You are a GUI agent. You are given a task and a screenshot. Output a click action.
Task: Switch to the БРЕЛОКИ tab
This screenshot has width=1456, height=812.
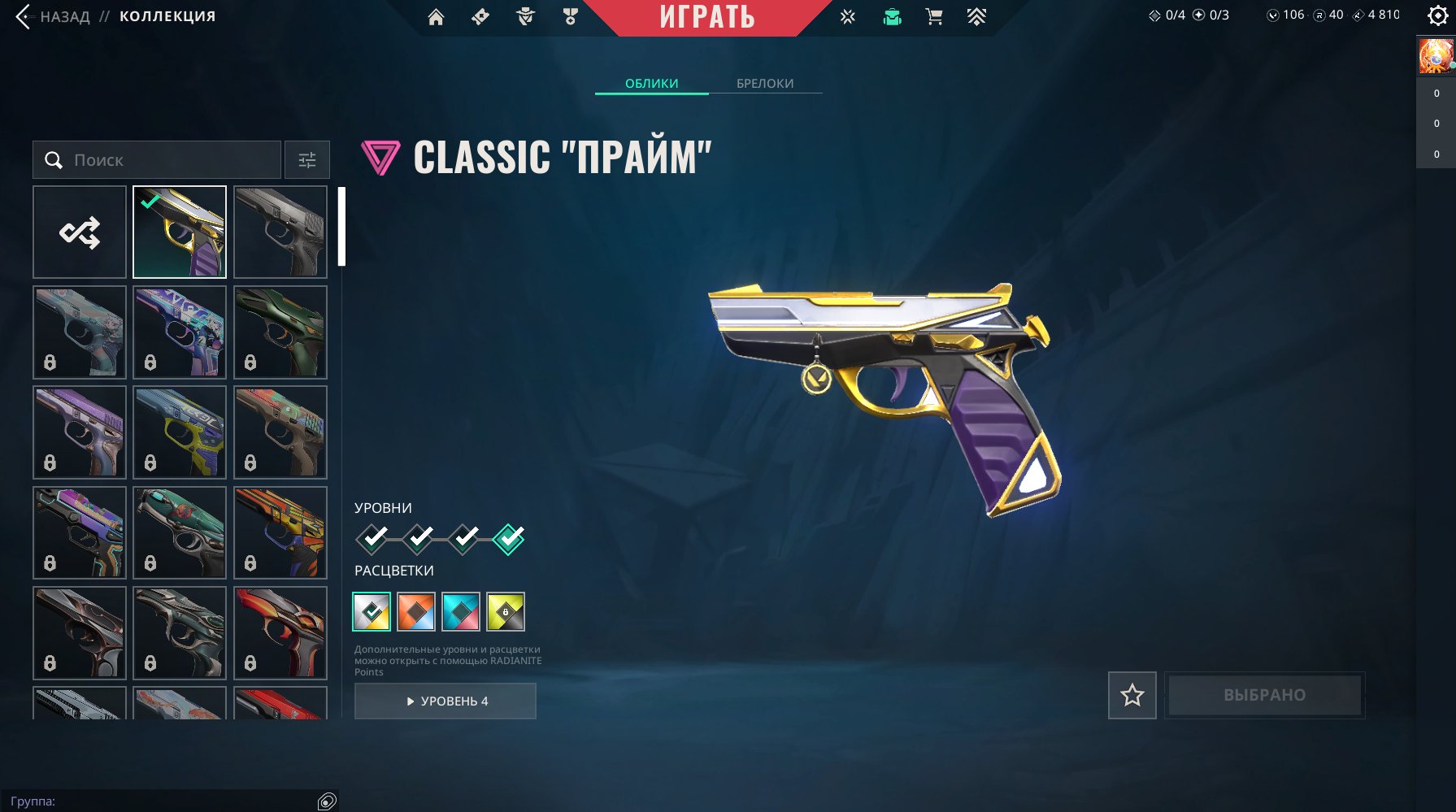764,83
